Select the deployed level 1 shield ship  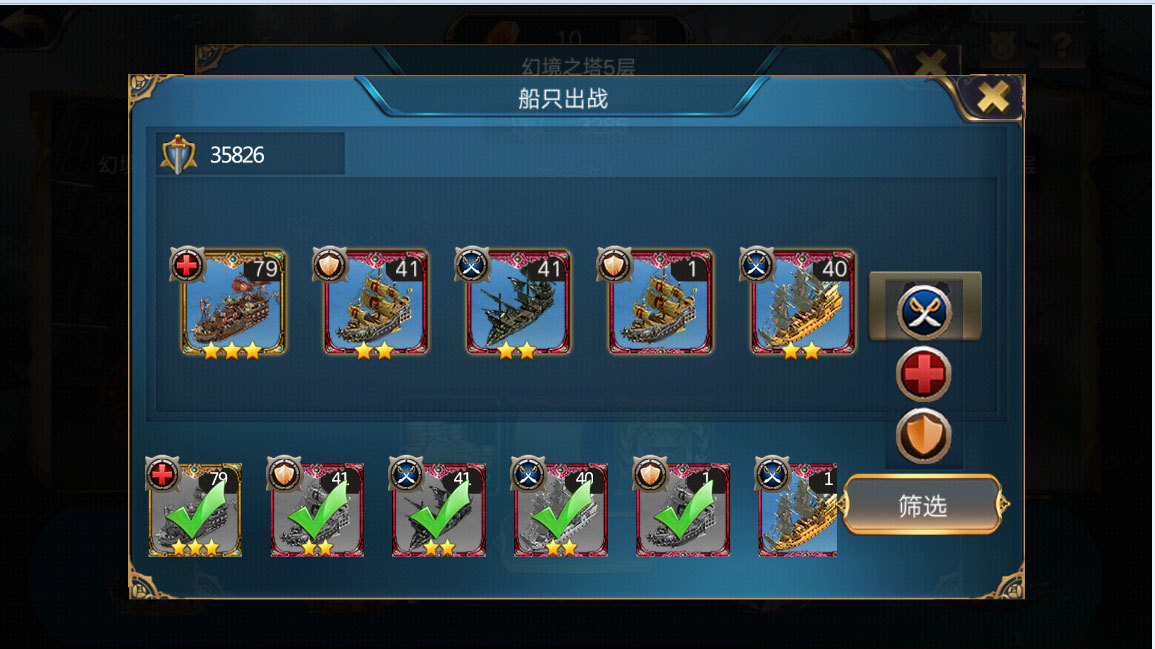660,303
